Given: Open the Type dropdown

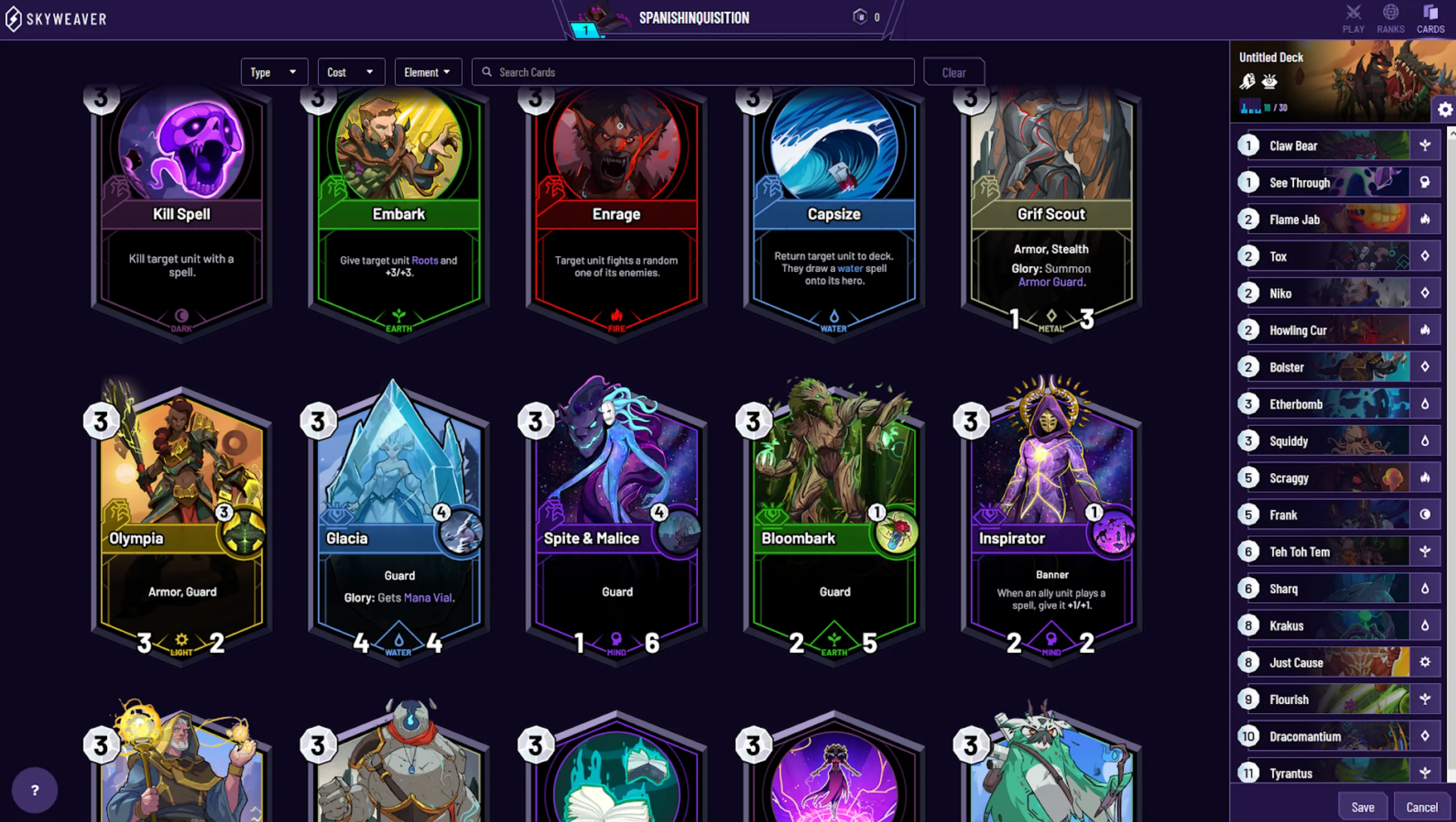Looking at the screenshot, I should [274, 72].
